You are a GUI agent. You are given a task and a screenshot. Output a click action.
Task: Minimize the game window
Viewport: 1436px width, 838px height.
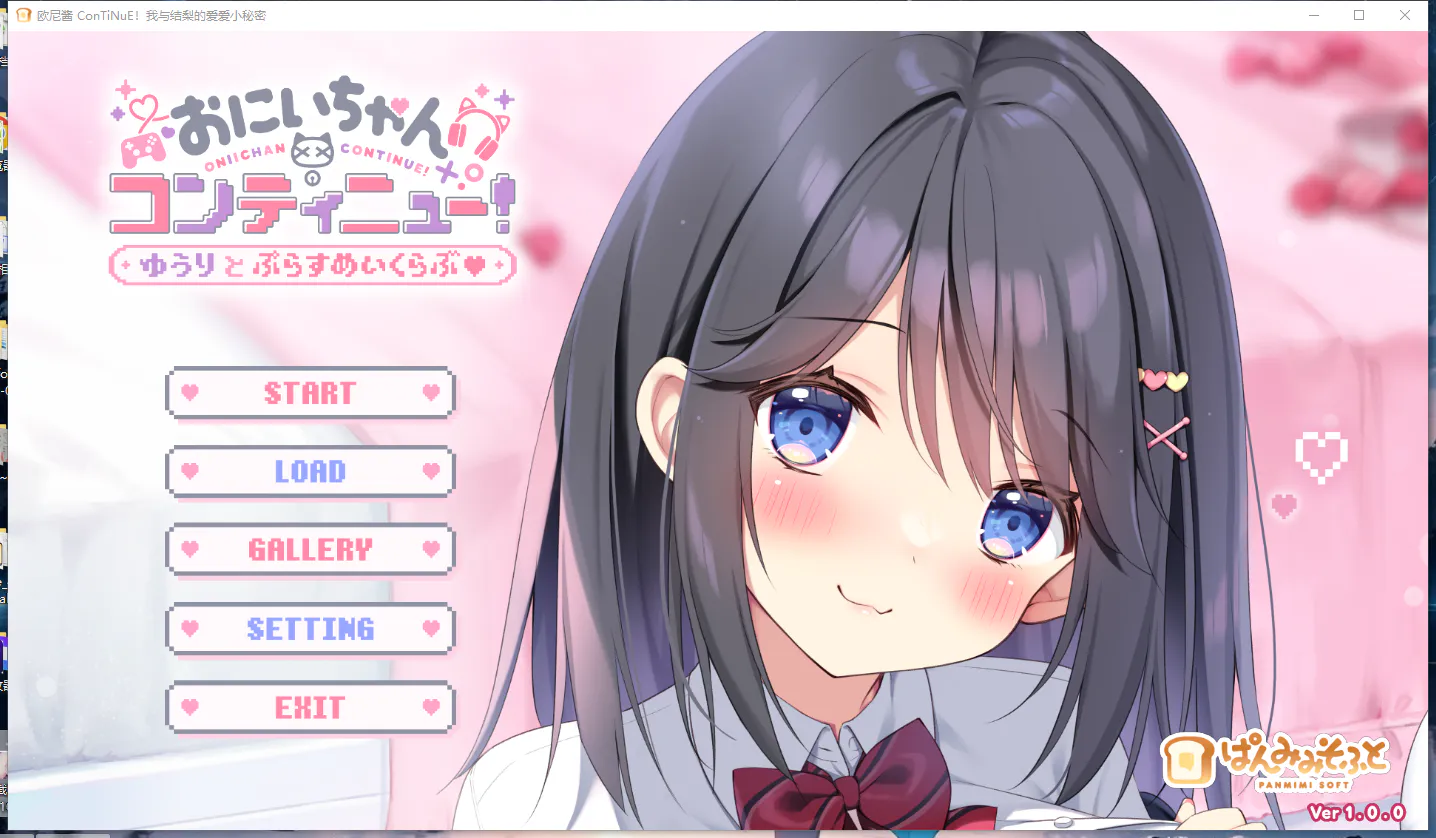(1313, 15)
